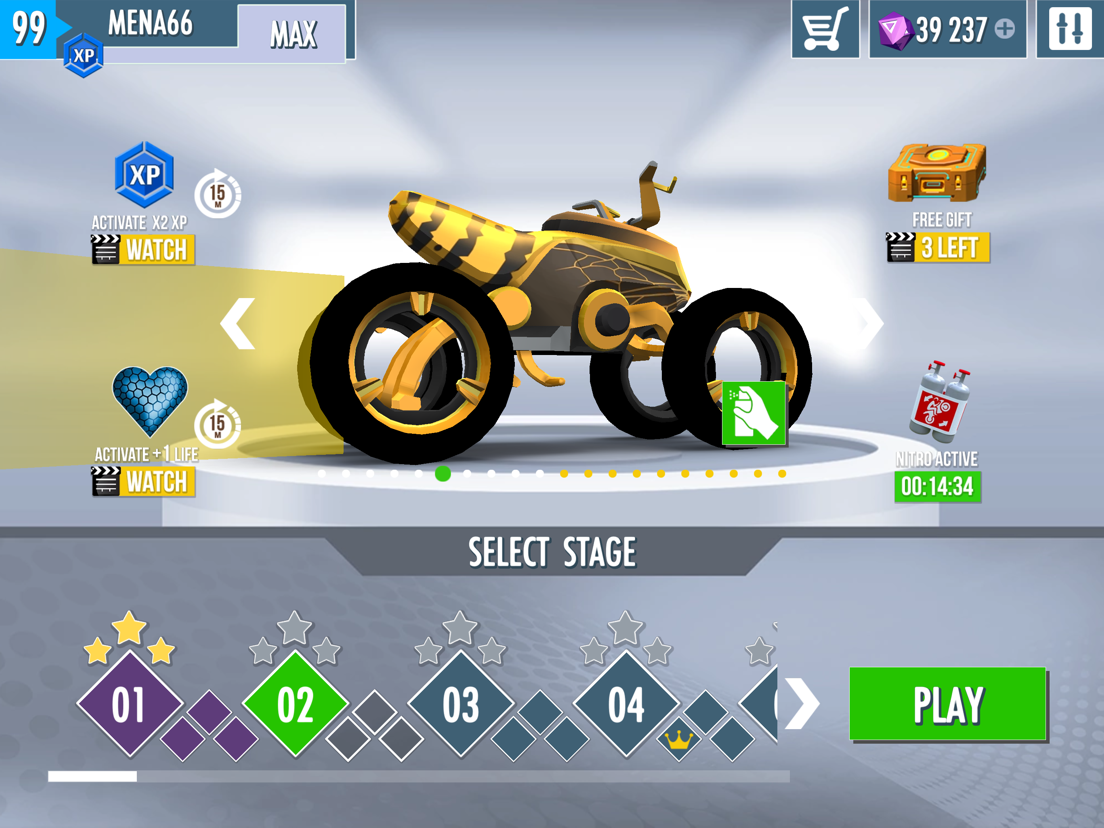The height and width of the screenshot is (828, 1104).
Task: Open the green spray paint customization
Action: click(x=754, y=412)
